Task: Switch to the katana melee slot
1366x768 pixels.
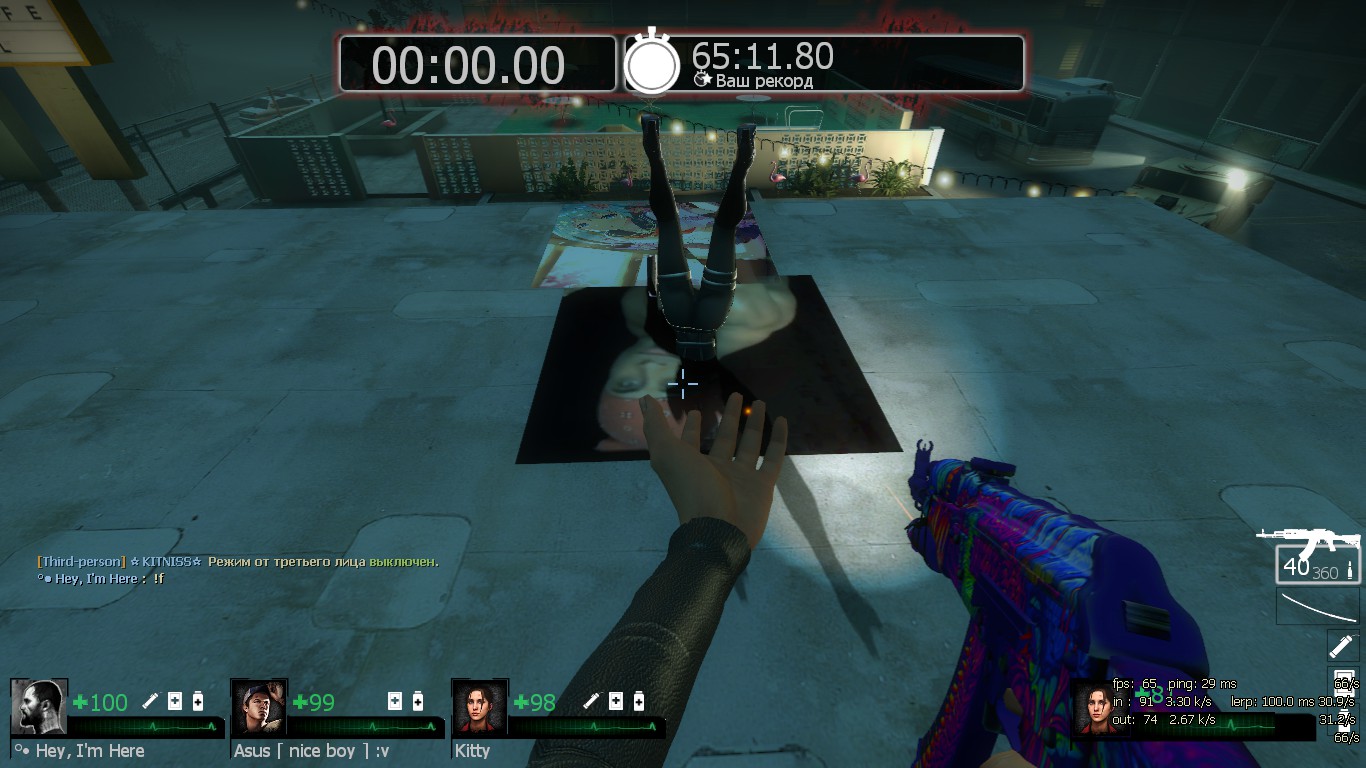Action: (1318, 607)
